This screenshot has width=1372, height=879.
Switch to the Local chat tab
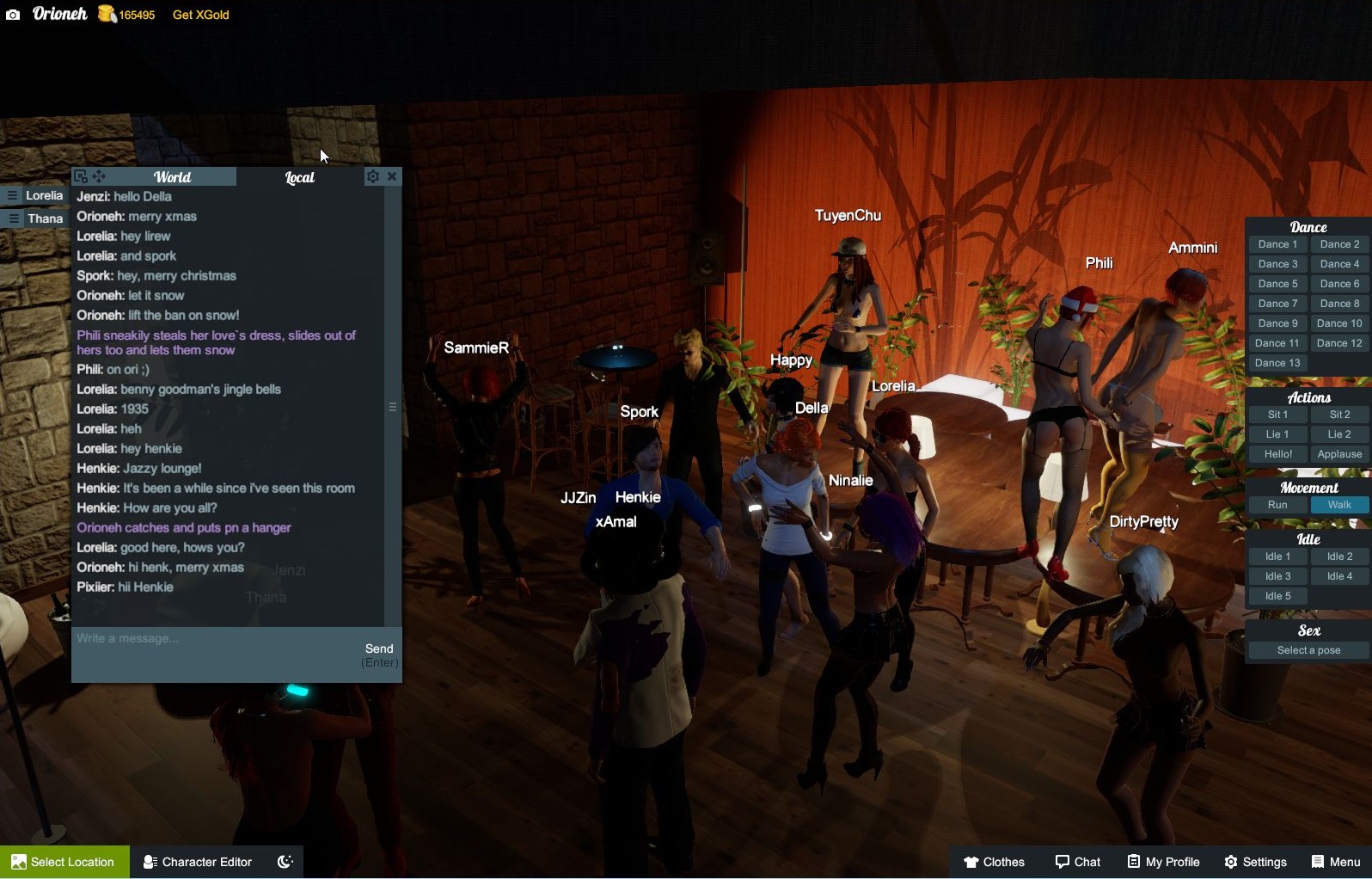[x=299, y=177]
